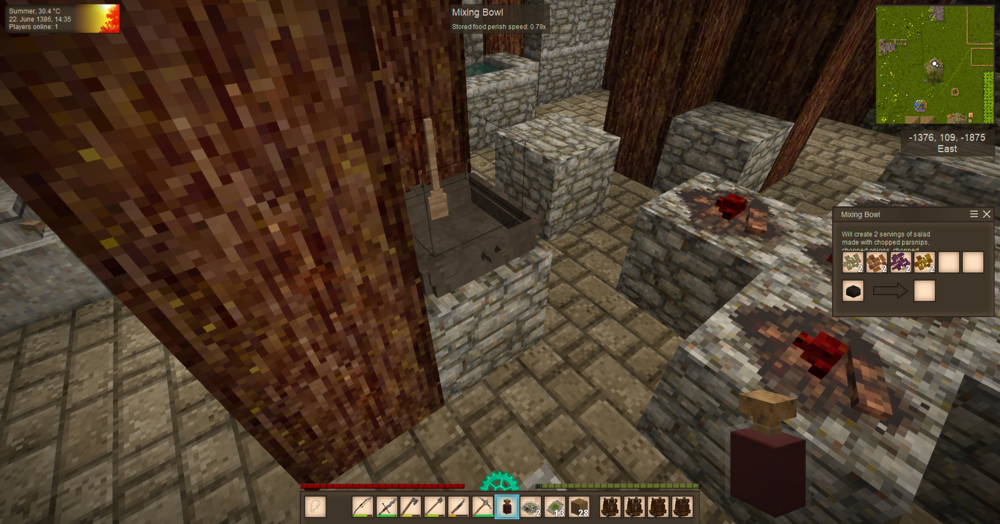Choose the axe hotbar slot
This screenshot has width=1000, height=524.
pyautogui.click(x=411, y=506)
